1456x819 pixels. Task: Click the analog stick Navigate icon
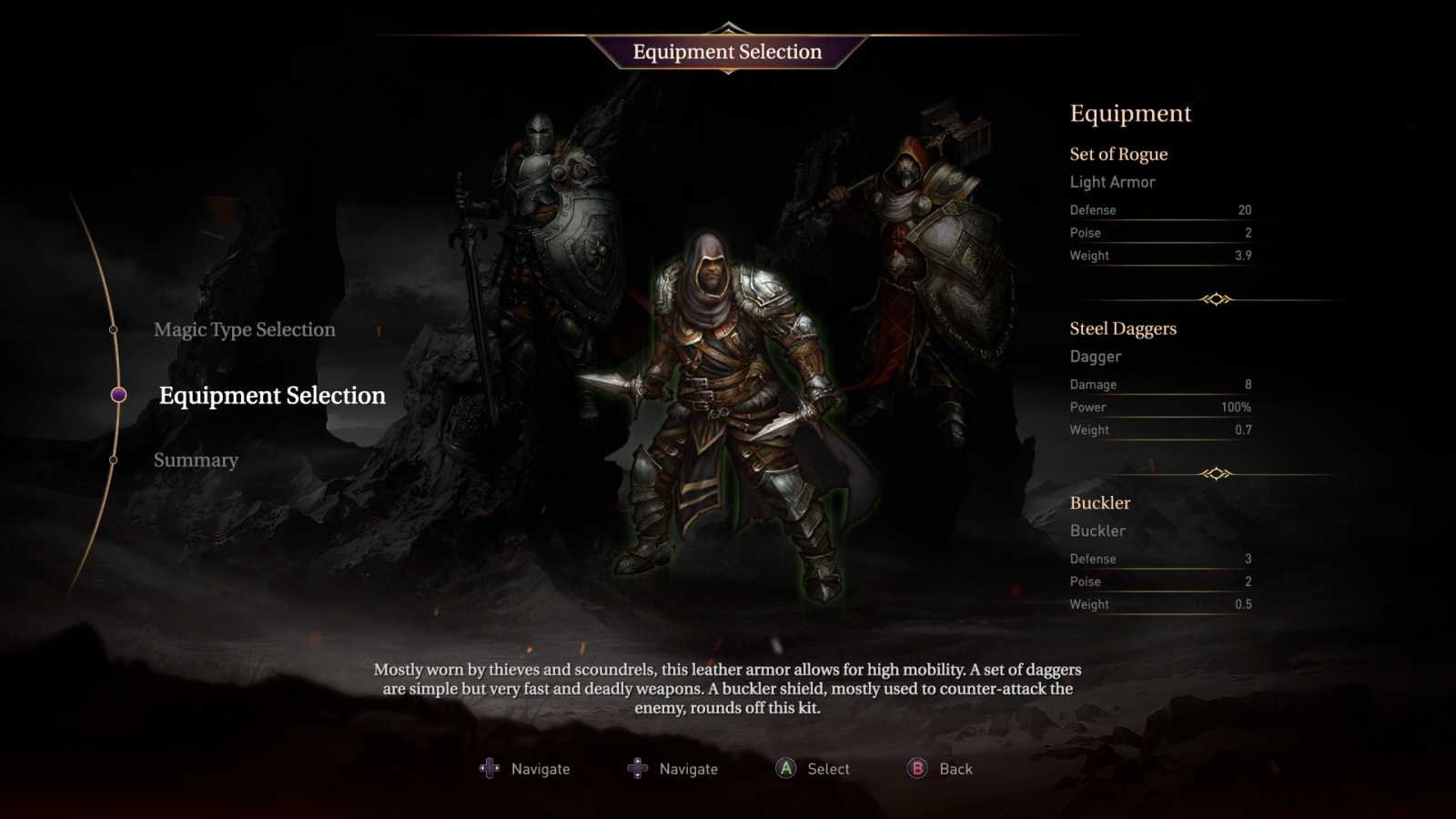pyautogui.click(x=637, y=769)
